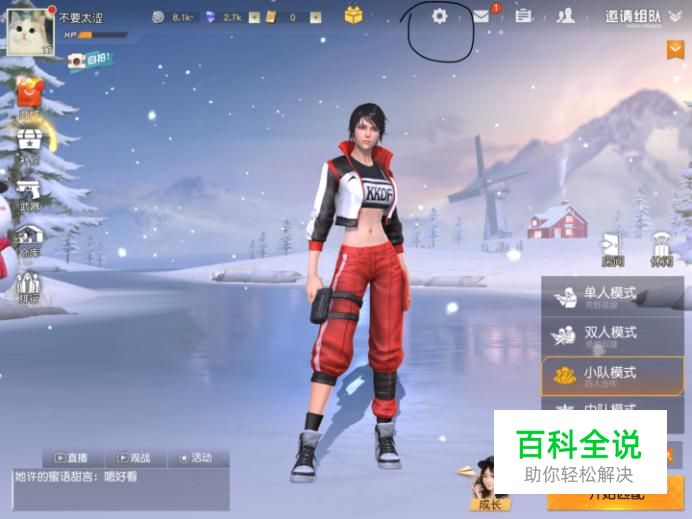692x519 pixels.
Task: Open the gear settings icon
Action: click(x=439, y=17)
